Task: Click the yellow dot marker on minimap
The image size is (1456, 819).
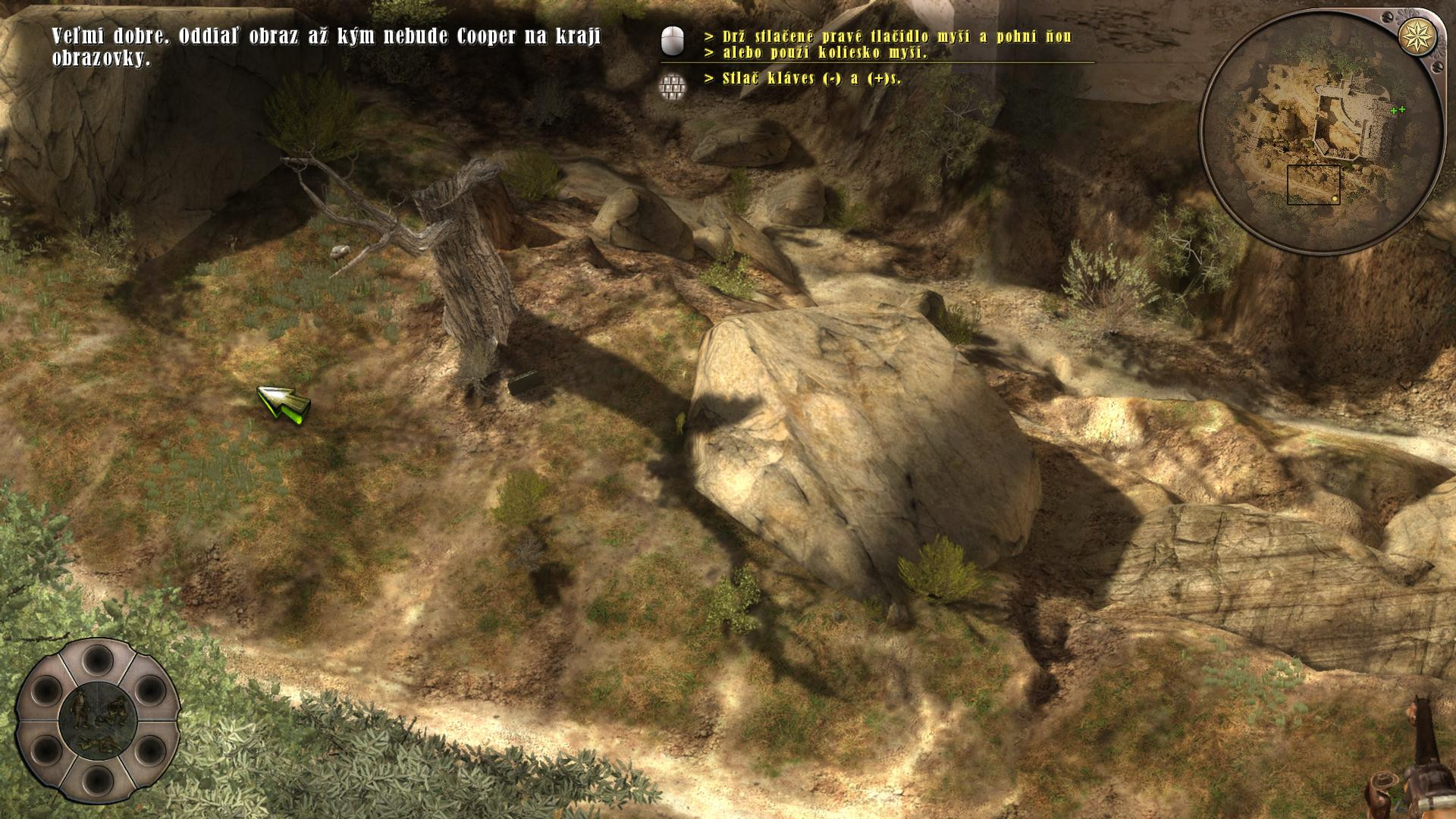Action: click(x=1335, y=199)
